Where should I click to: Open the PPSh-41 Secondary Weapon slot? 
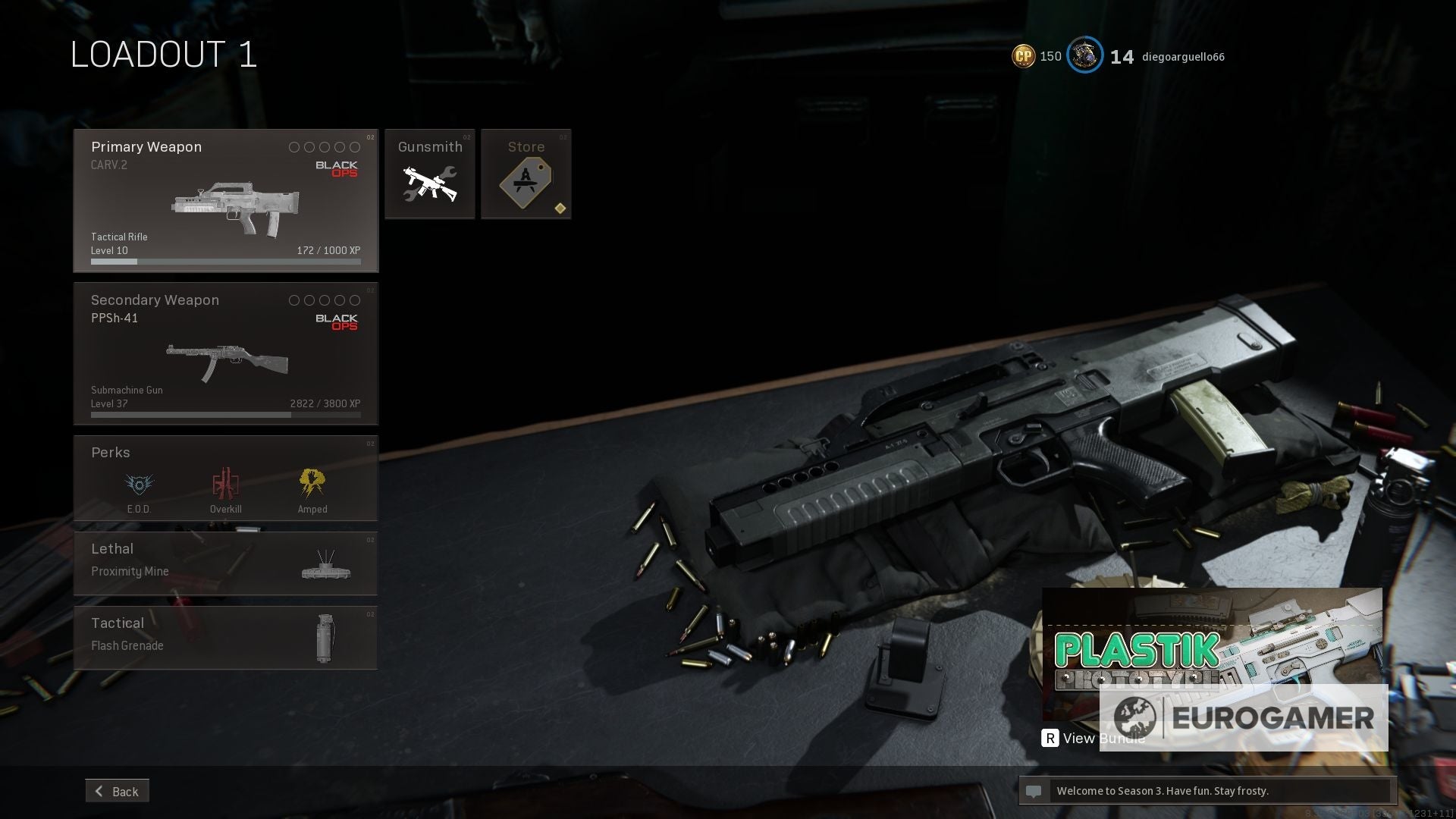[225, 353]
